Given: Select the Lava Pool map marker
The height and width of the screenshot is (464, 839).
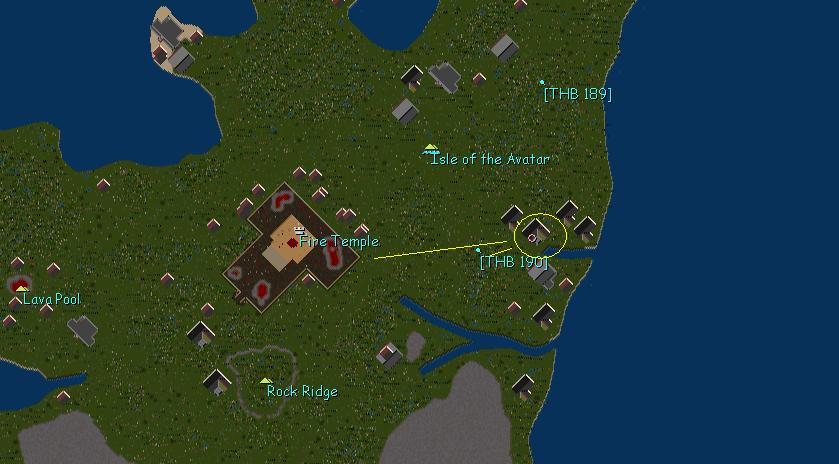Looking at the screenshot, I should click(x=22, y=288).
